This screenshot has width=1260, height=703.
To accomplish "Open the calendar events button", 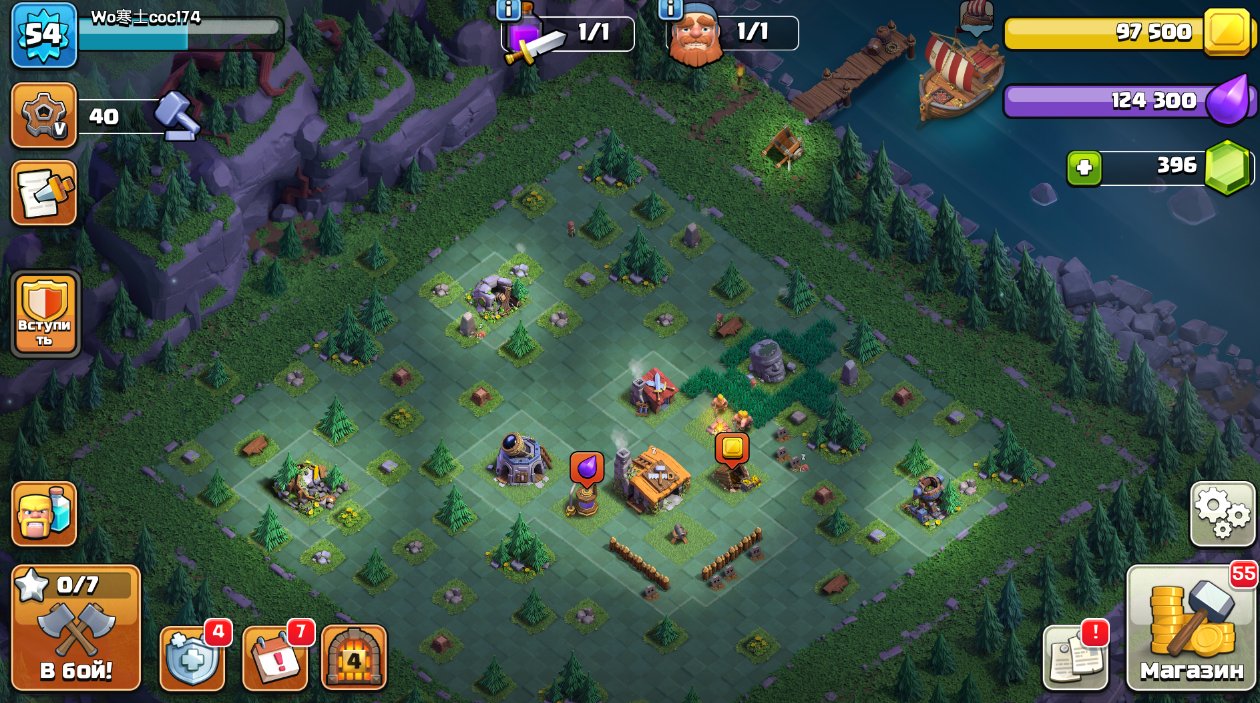I will (274, 658).
